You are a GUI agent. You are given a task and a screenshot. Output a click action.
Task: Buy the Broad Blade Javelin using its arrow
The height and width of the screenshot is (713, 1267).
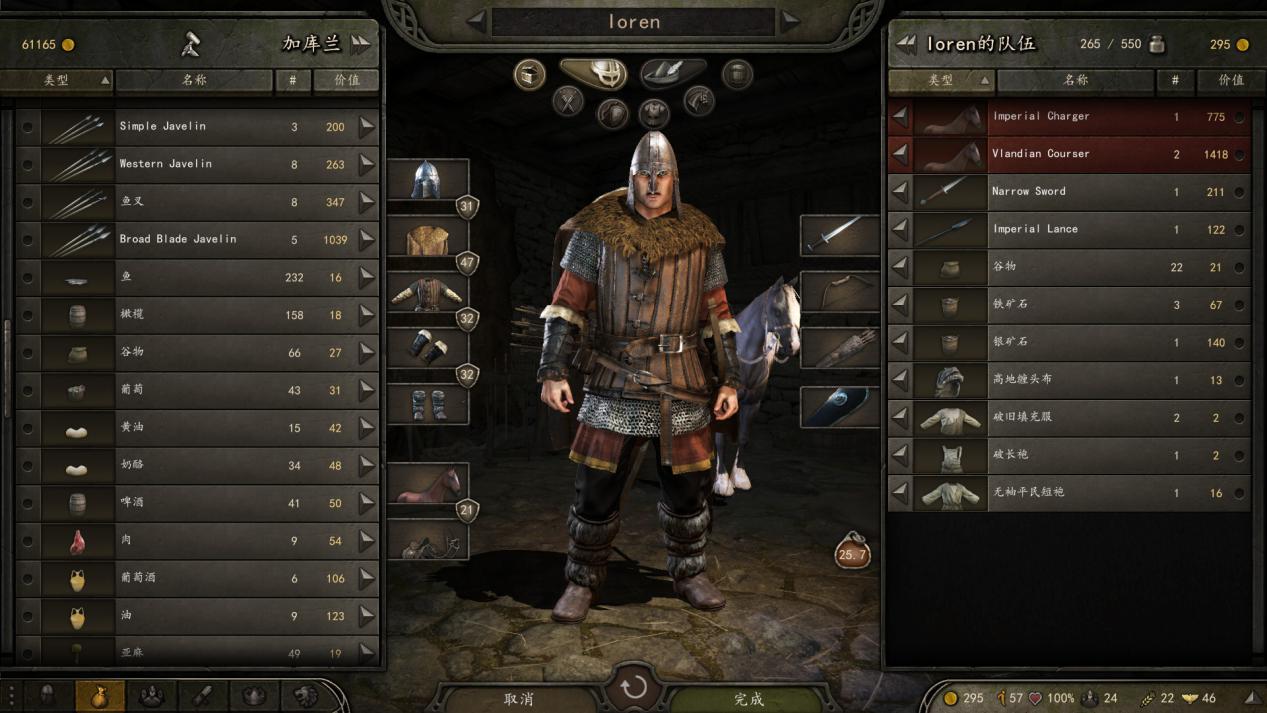[x=367, y=240]
